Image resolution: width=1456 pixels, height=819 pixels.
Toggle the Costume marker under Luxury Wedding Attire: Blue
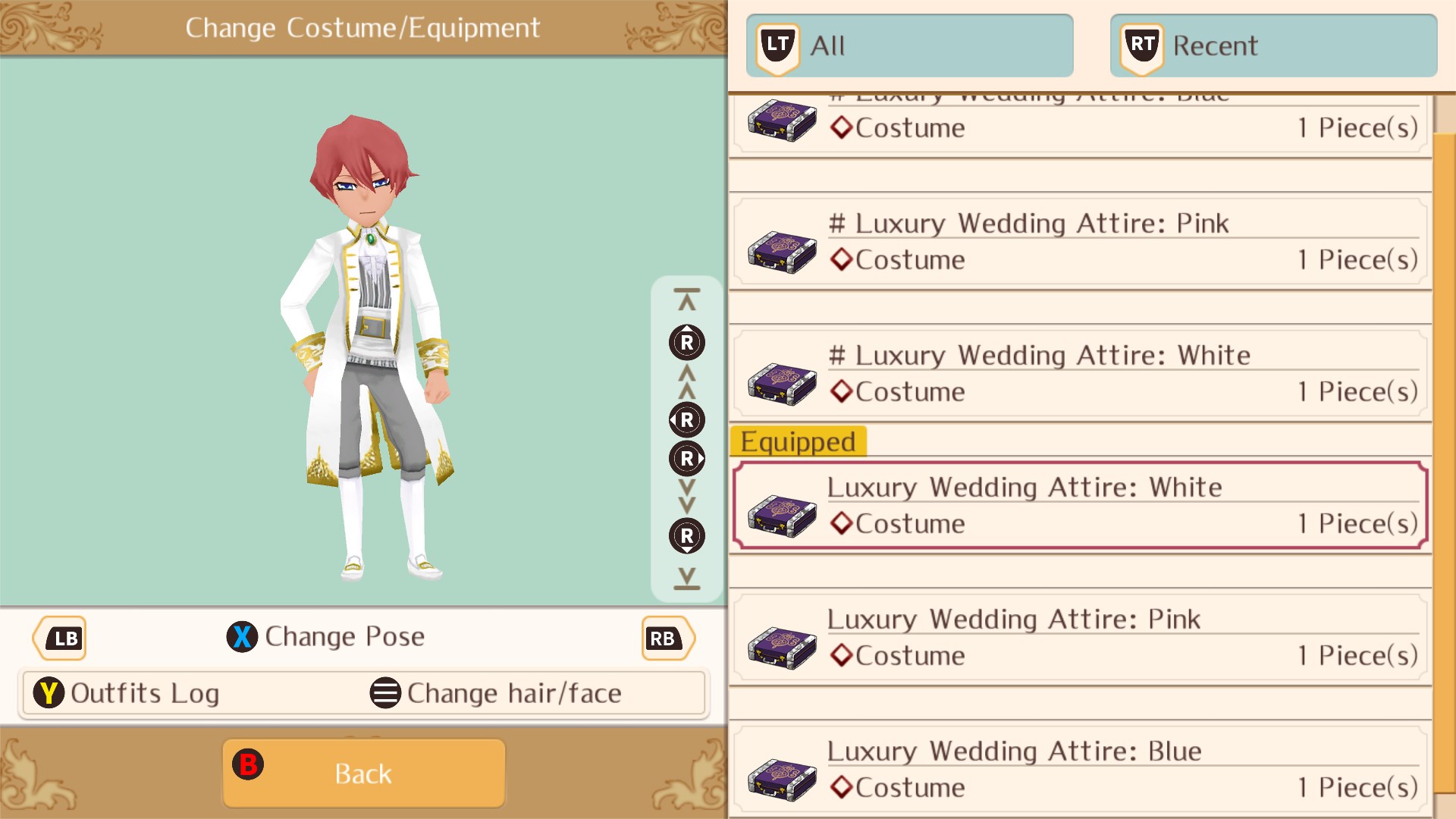(841, 787)
